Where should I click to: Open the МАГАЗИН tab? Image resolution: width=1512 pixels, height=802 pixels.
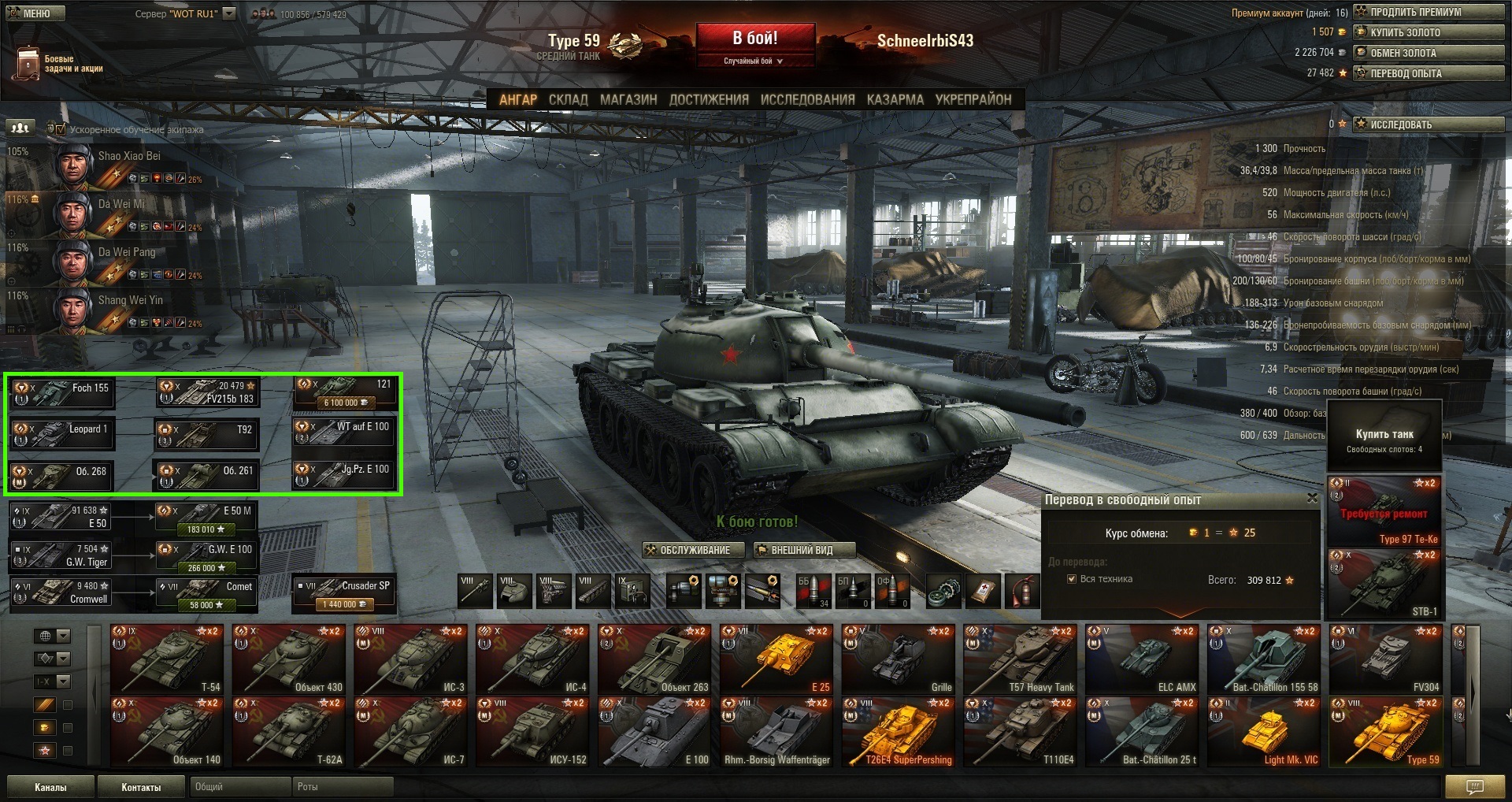click(x=628, y=100)
